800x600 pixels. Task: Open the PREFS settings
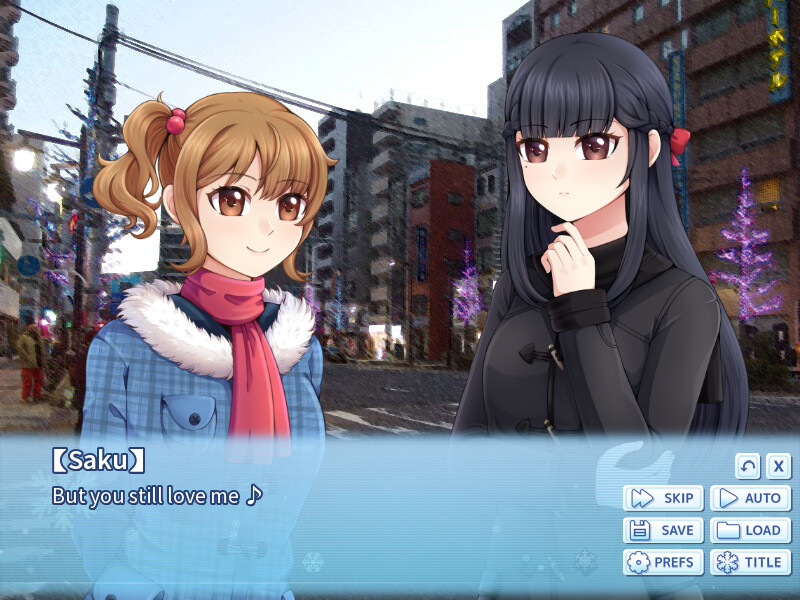pos(663,562)
